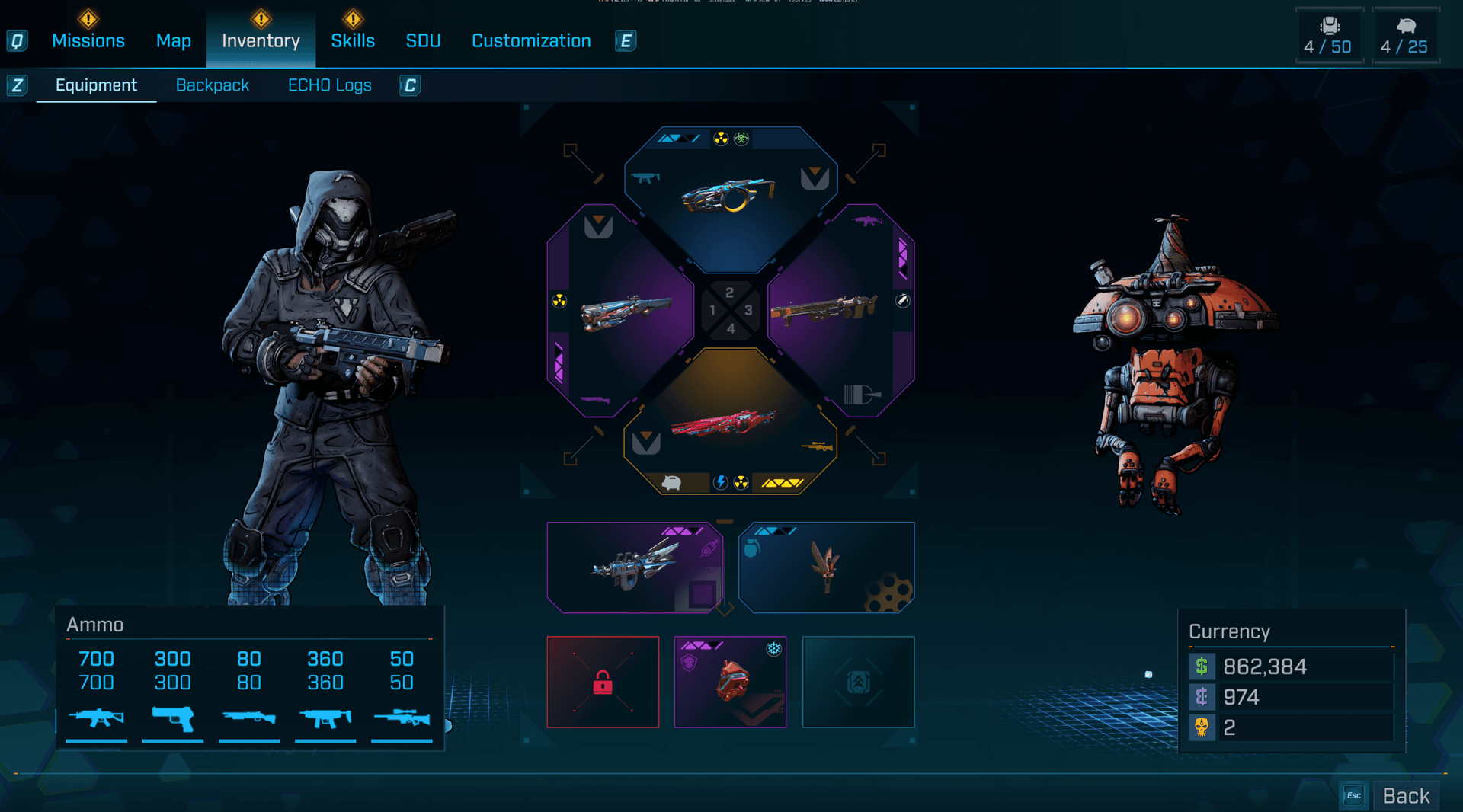This screenshot has height=812, width=1463.
Task: Select the left purple weapon slot
Action: pos(621,311)
